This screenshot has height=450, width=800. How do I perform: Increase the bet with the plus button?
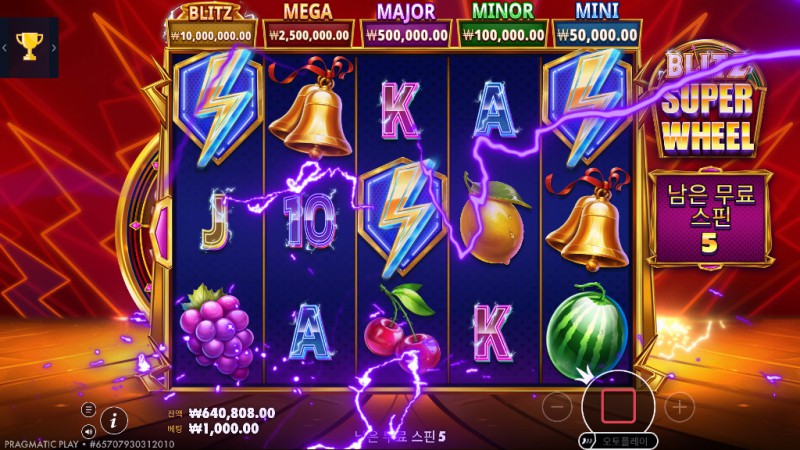coord(679,406)
